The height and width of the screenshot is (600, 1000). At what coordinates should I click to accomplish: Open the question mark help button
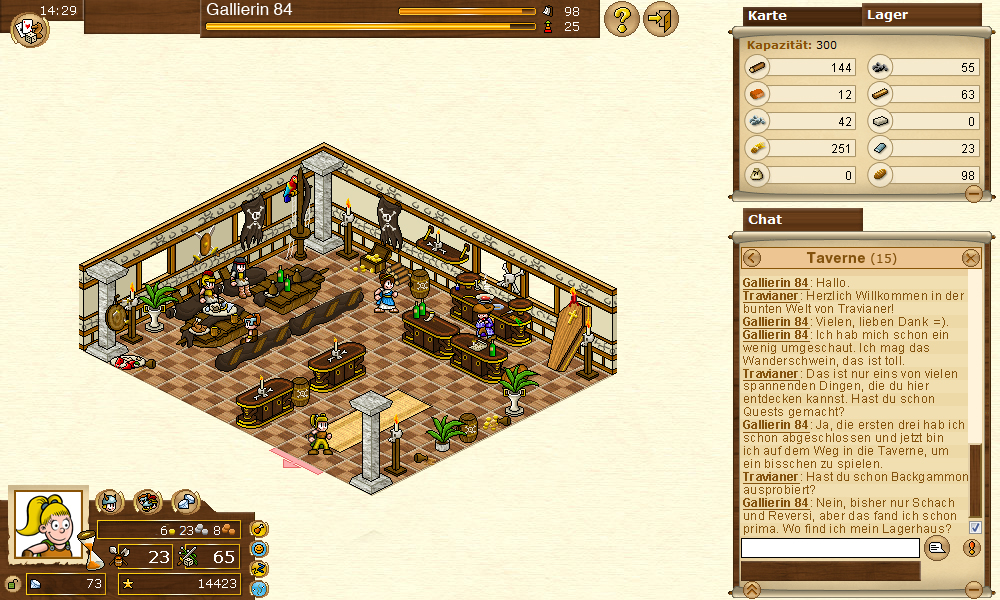point(622,19)
